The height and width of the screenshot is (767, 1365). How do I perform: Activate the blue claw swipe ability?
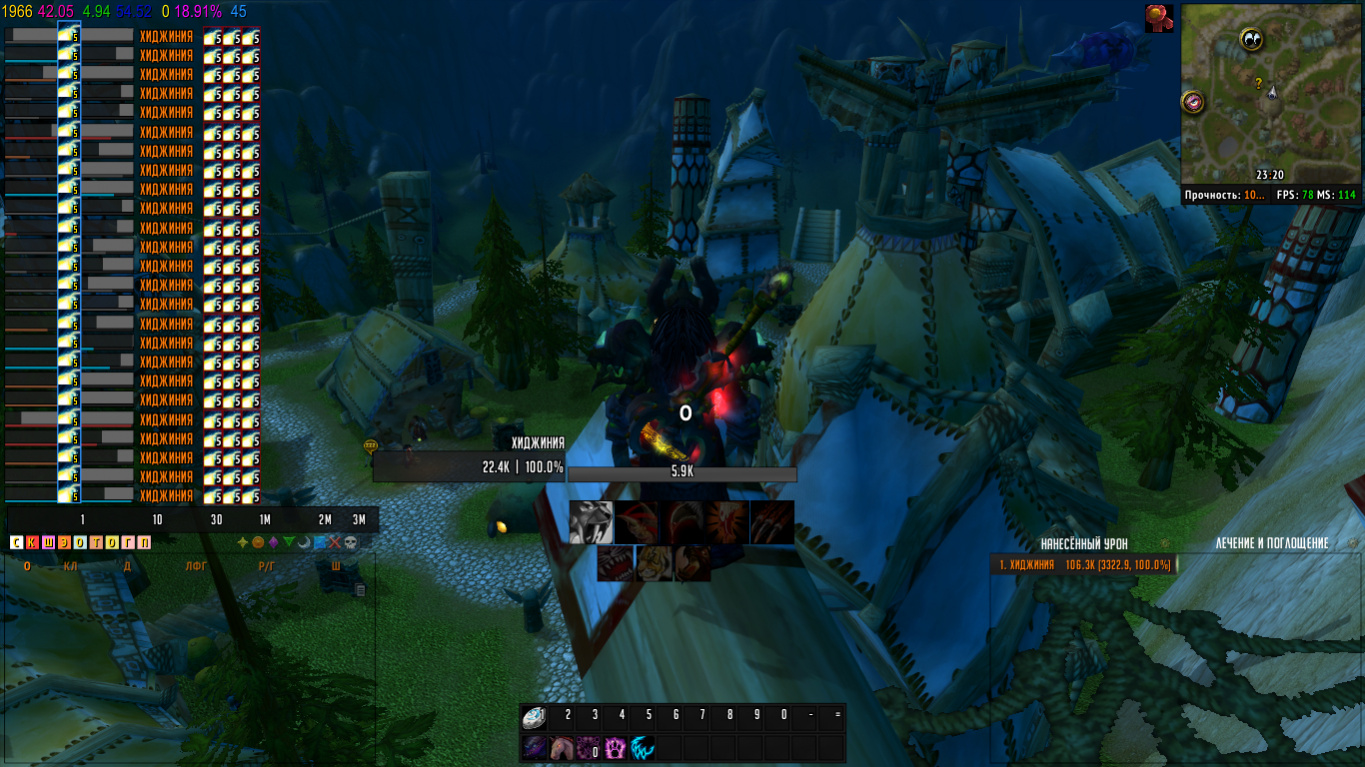click(642, 748)
